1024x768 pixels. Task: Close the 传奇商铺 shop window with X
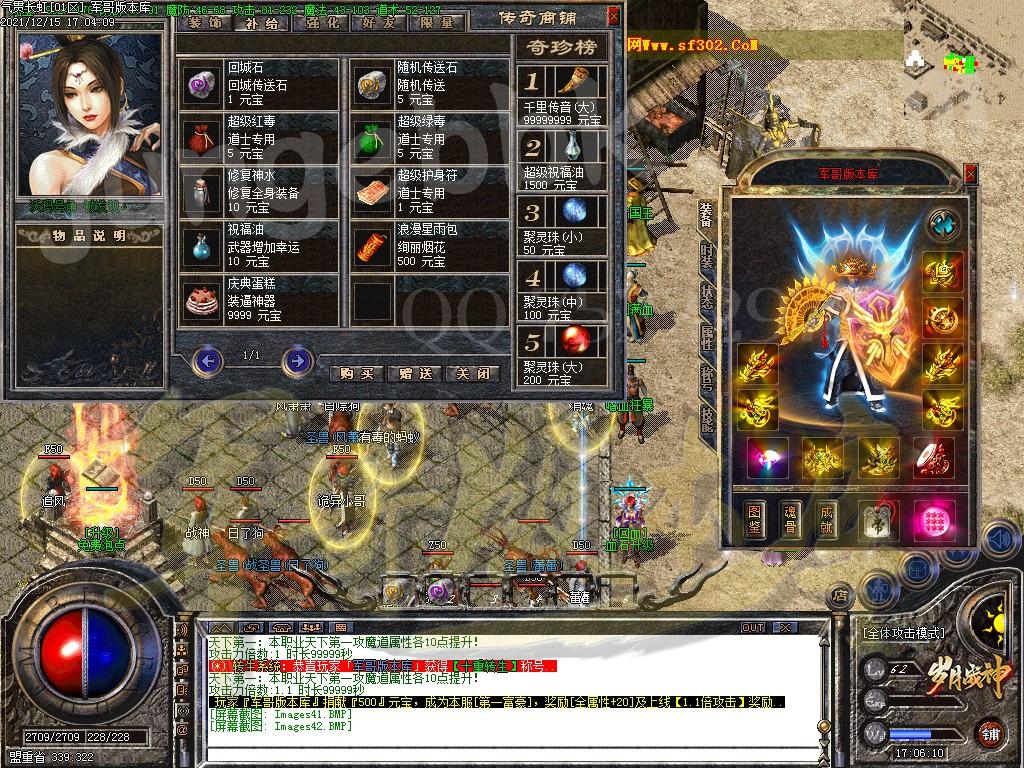(x=613, y=17)
